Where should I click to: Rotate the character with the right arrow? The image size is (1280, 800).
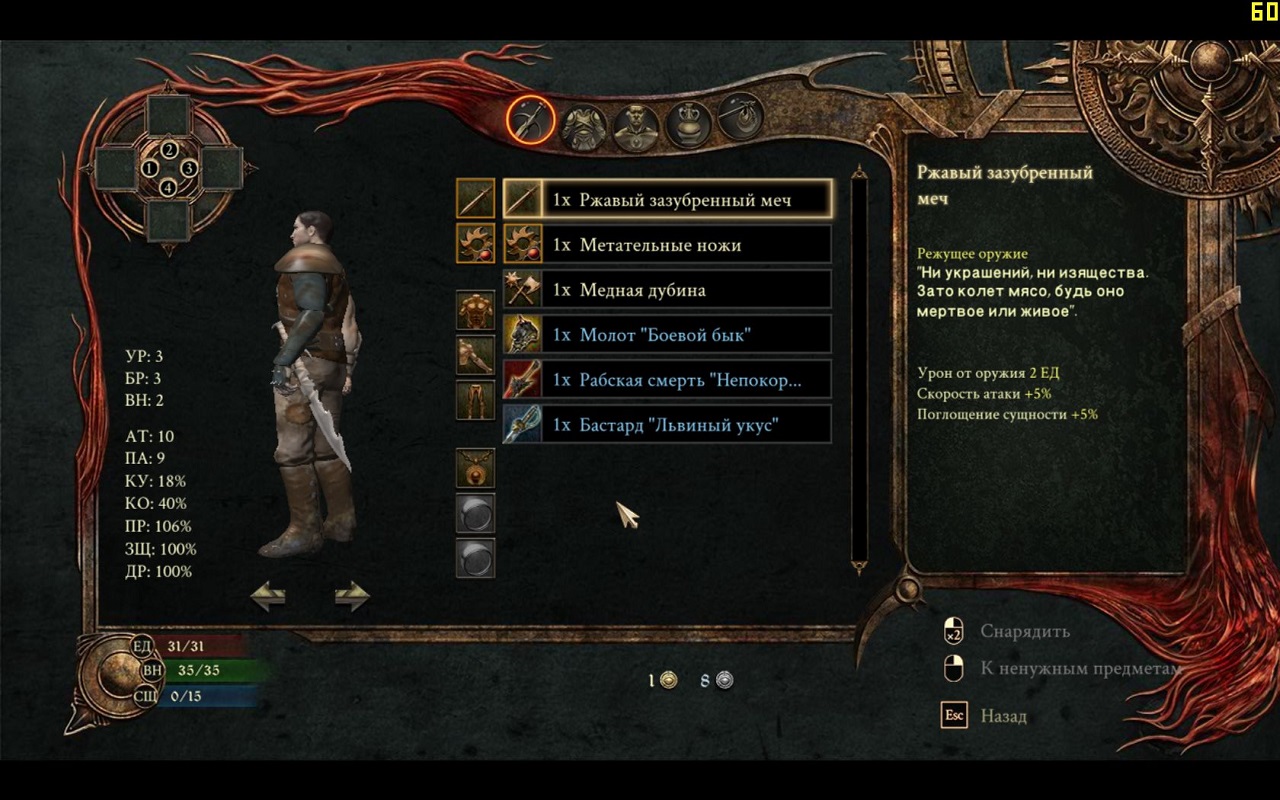pos(352,597)
